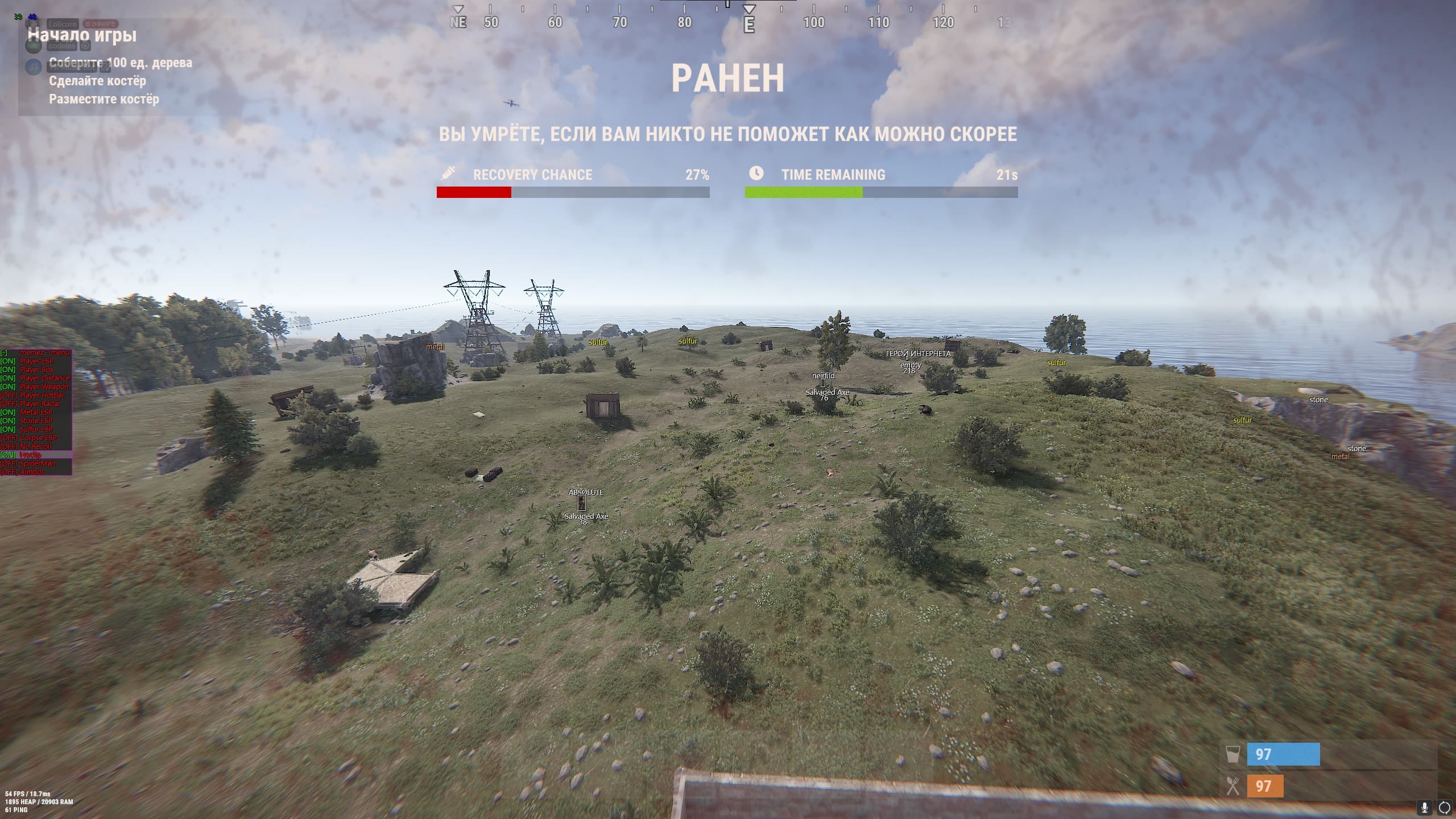The height and width of the screenshot is (819, 1456).
Task: Select the Соберите 100 ед. дерева objective
Action: pos(120,63)
